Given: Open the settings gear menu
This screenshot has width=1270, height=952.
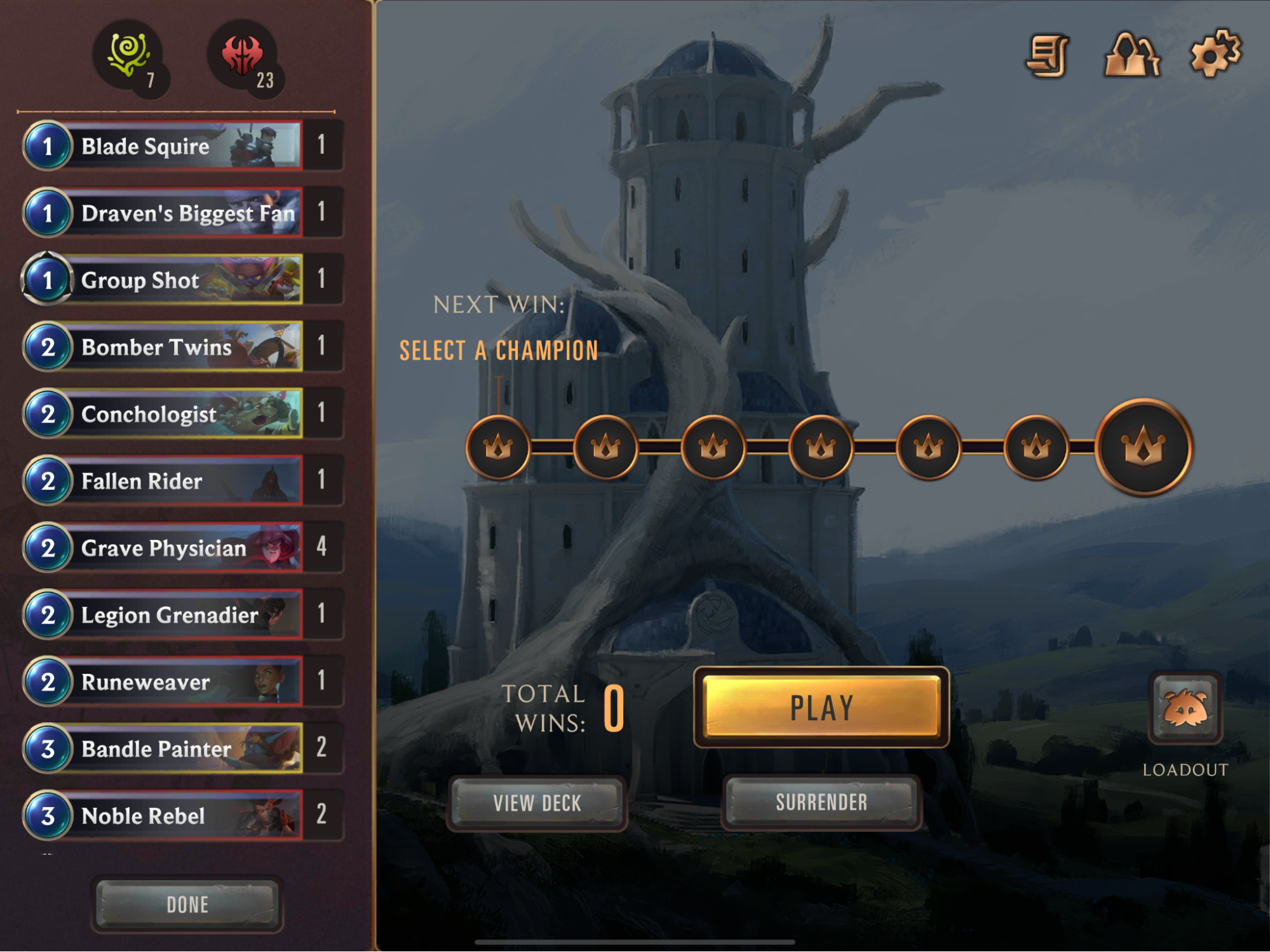Looking at the screenshot, I should tap(1216, 56).
